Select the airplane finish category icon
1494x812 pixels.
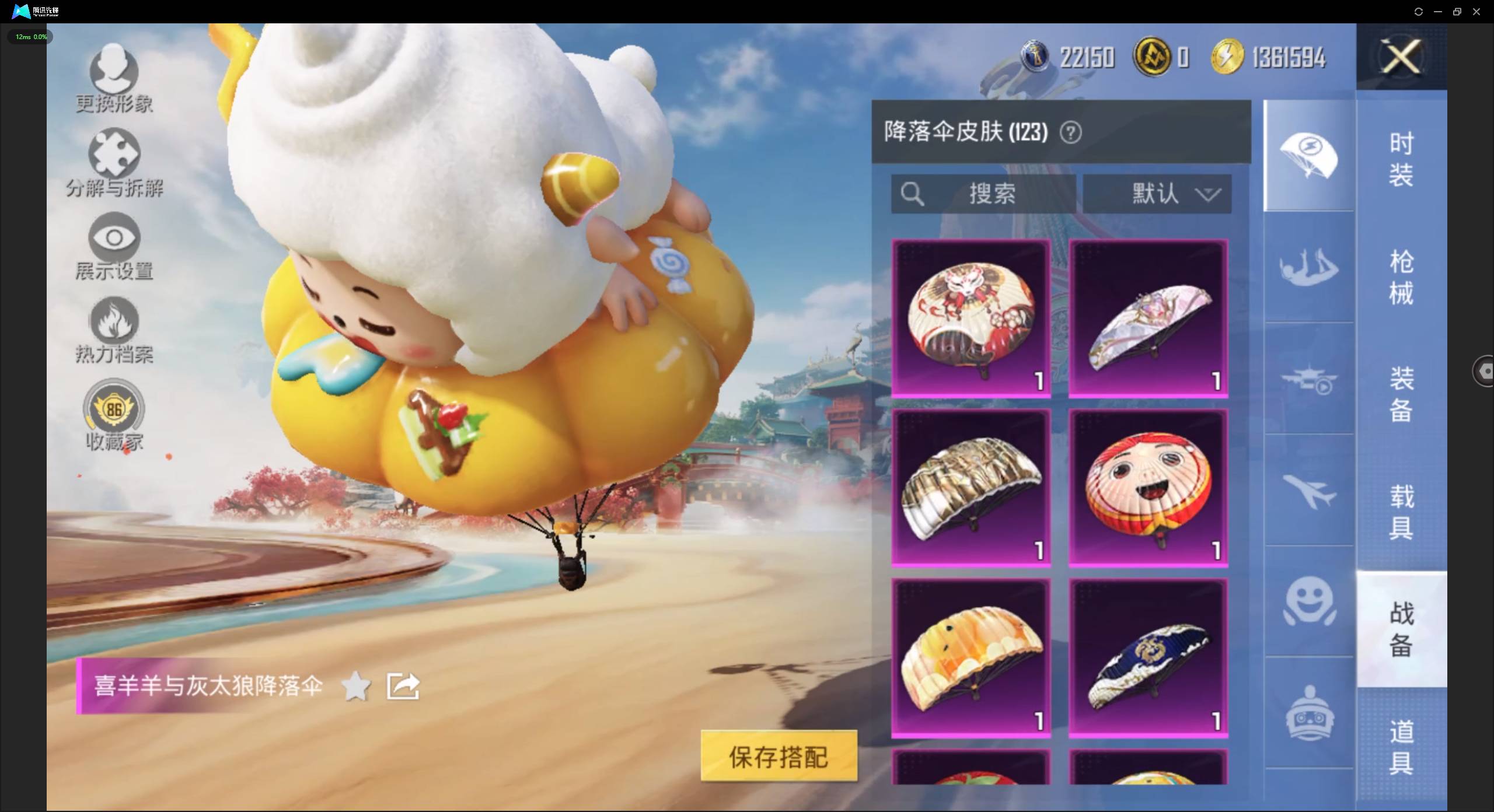[1309, 490]
